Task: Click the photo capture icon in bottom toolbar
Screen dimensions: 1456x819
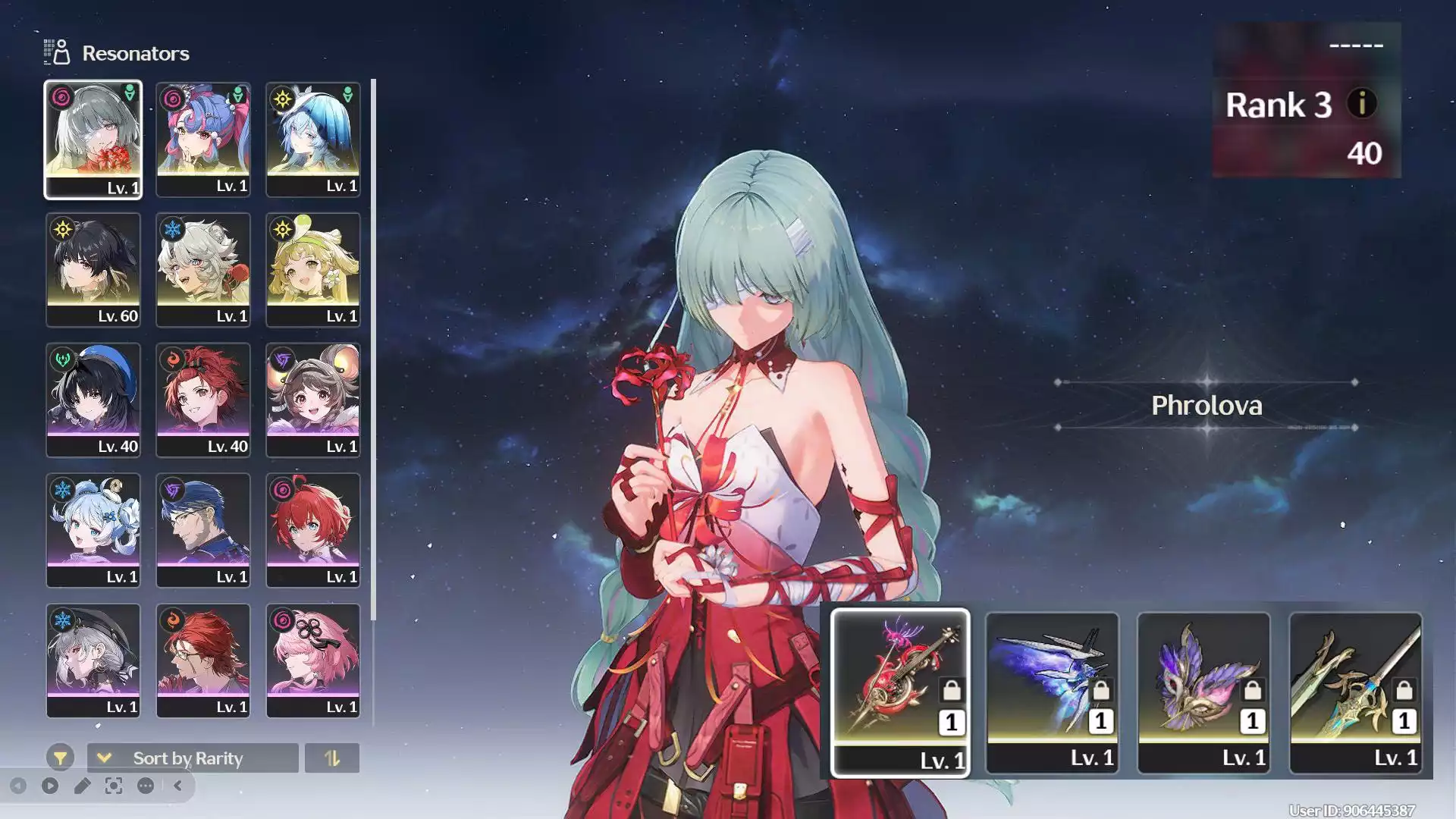Action: [x=114, y=786]
